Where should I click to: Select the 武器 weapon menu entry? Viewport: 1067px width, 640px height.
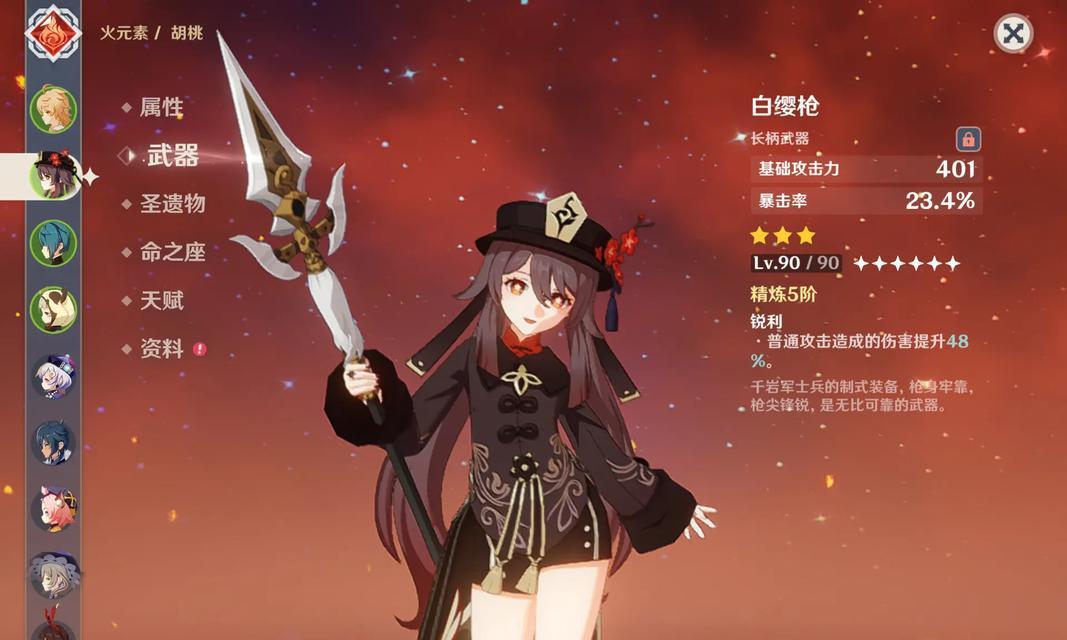pyautogui.click(x=172, y=155)
